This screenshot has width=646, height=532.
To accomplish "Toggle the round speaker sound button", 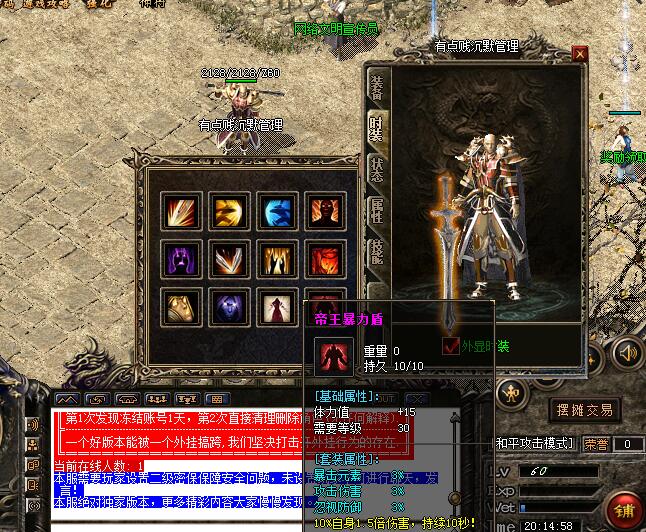I will click(x=627, y=352).
